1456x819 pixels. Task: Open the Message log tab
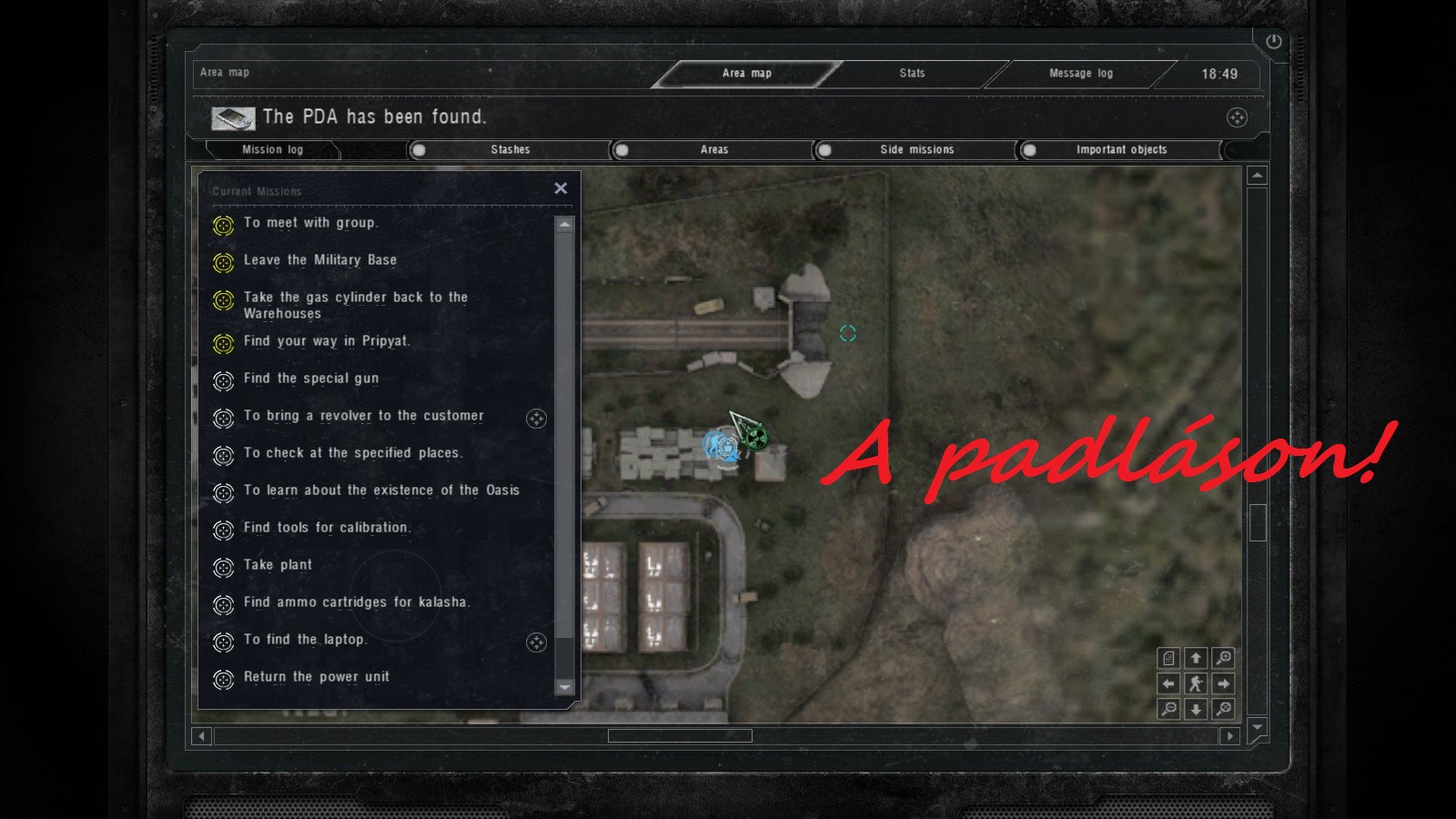tap(1080, 73)
